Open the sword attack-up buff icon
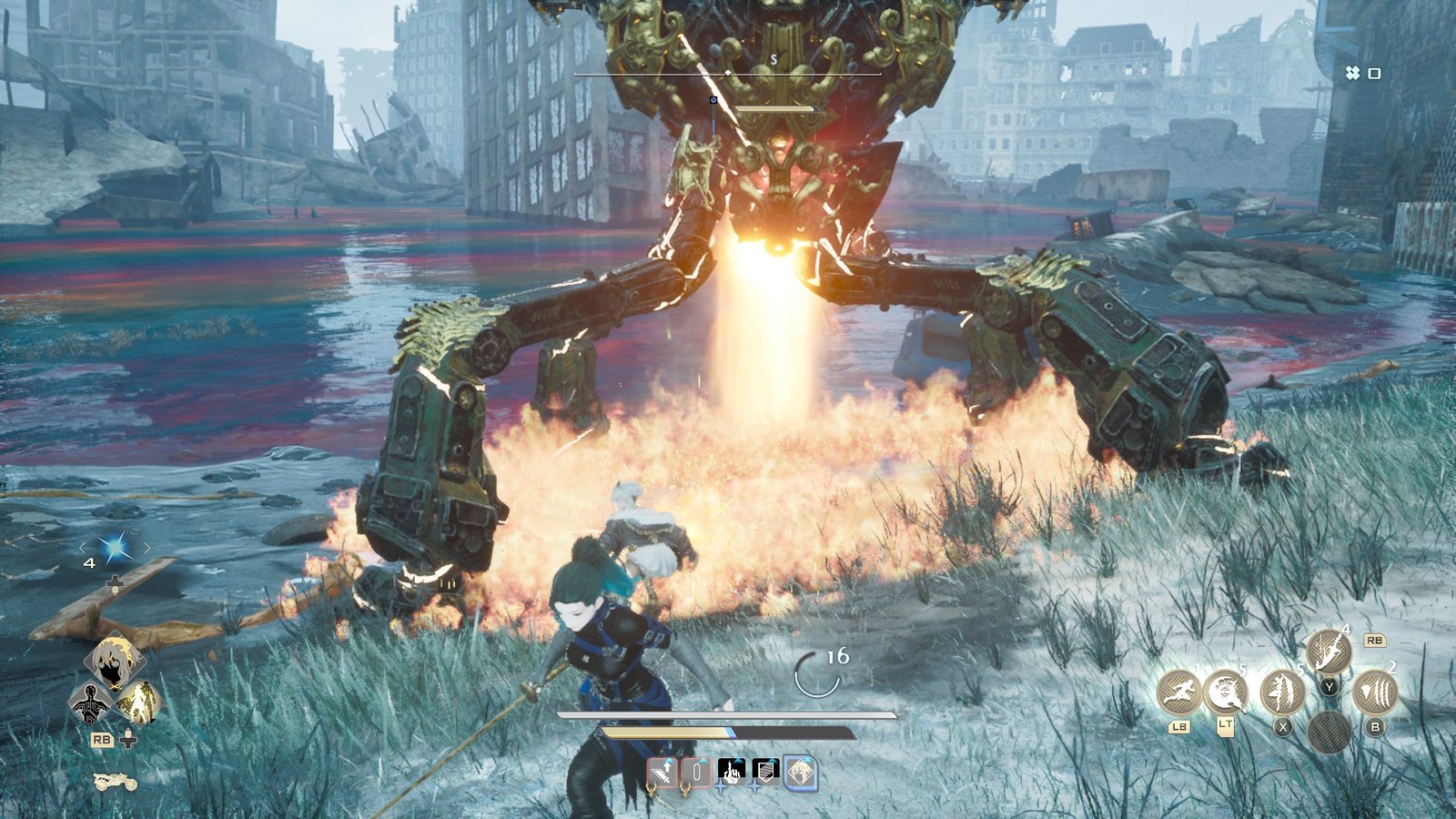The width and height of the screenshot is (1456, 819). pos(662,771)
